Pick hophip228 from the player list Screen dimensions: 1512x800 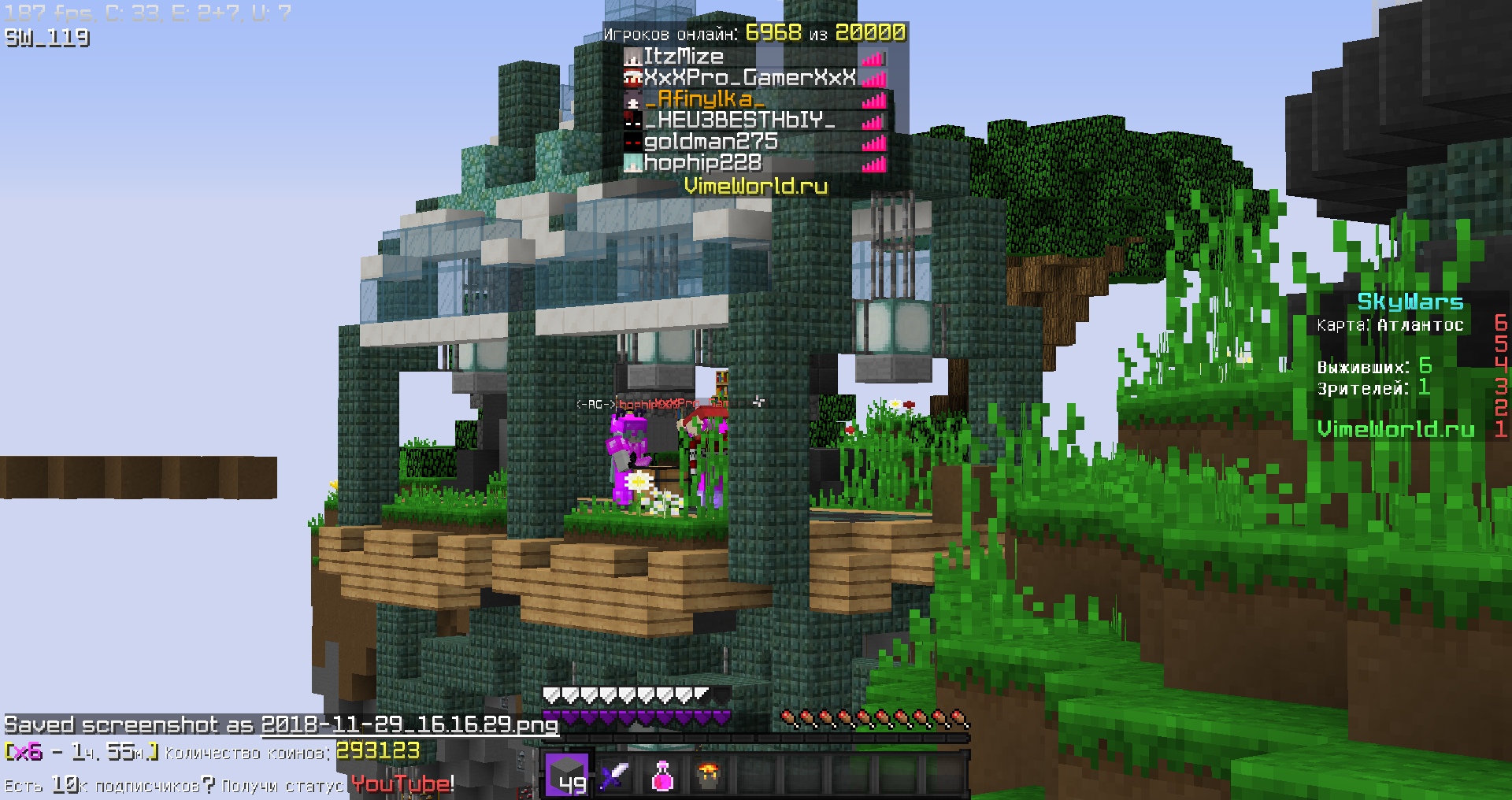702,163
